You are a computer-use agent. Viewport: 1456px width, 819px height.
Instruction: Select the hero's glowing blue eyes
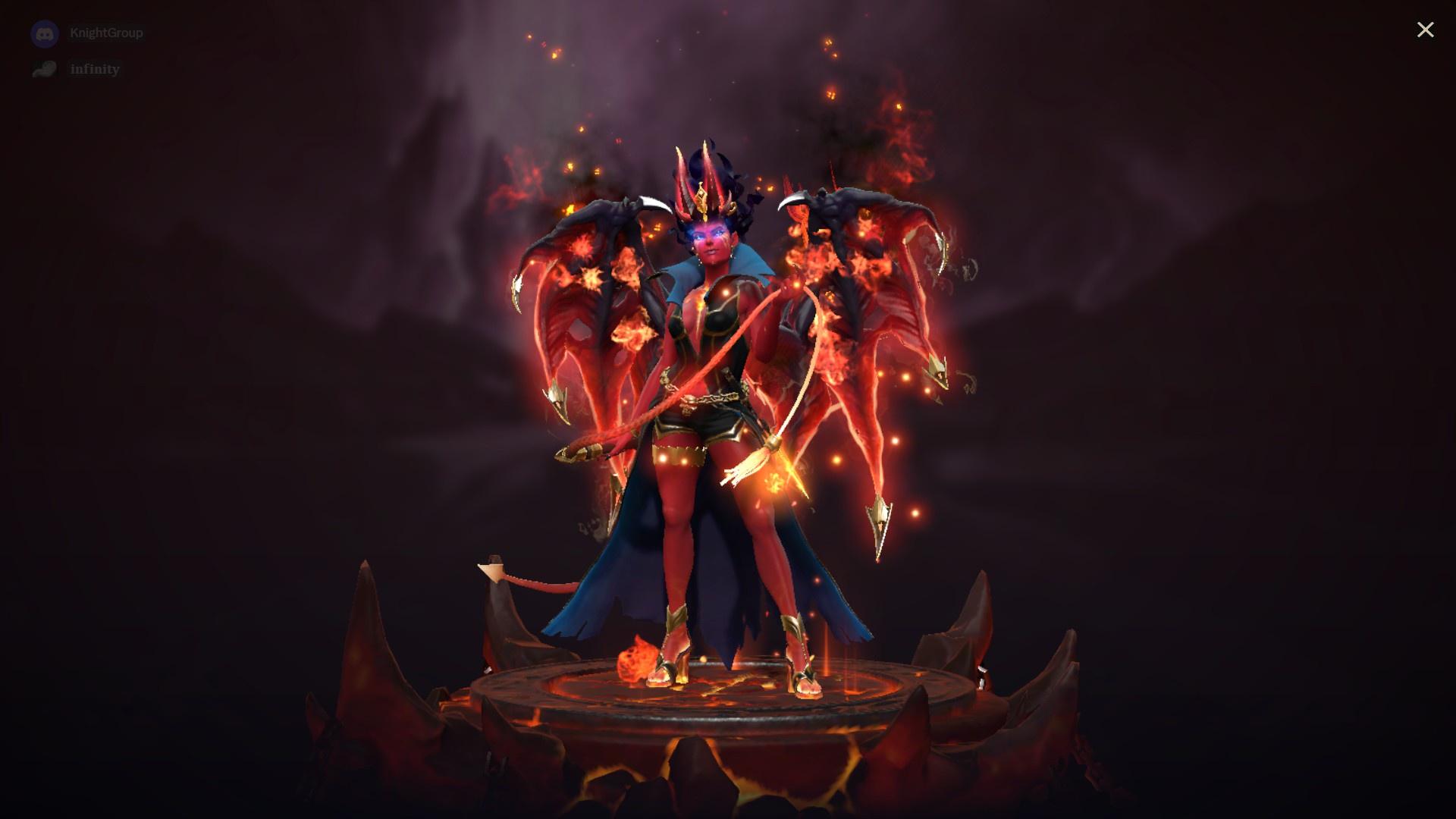(x=708, y=235)
